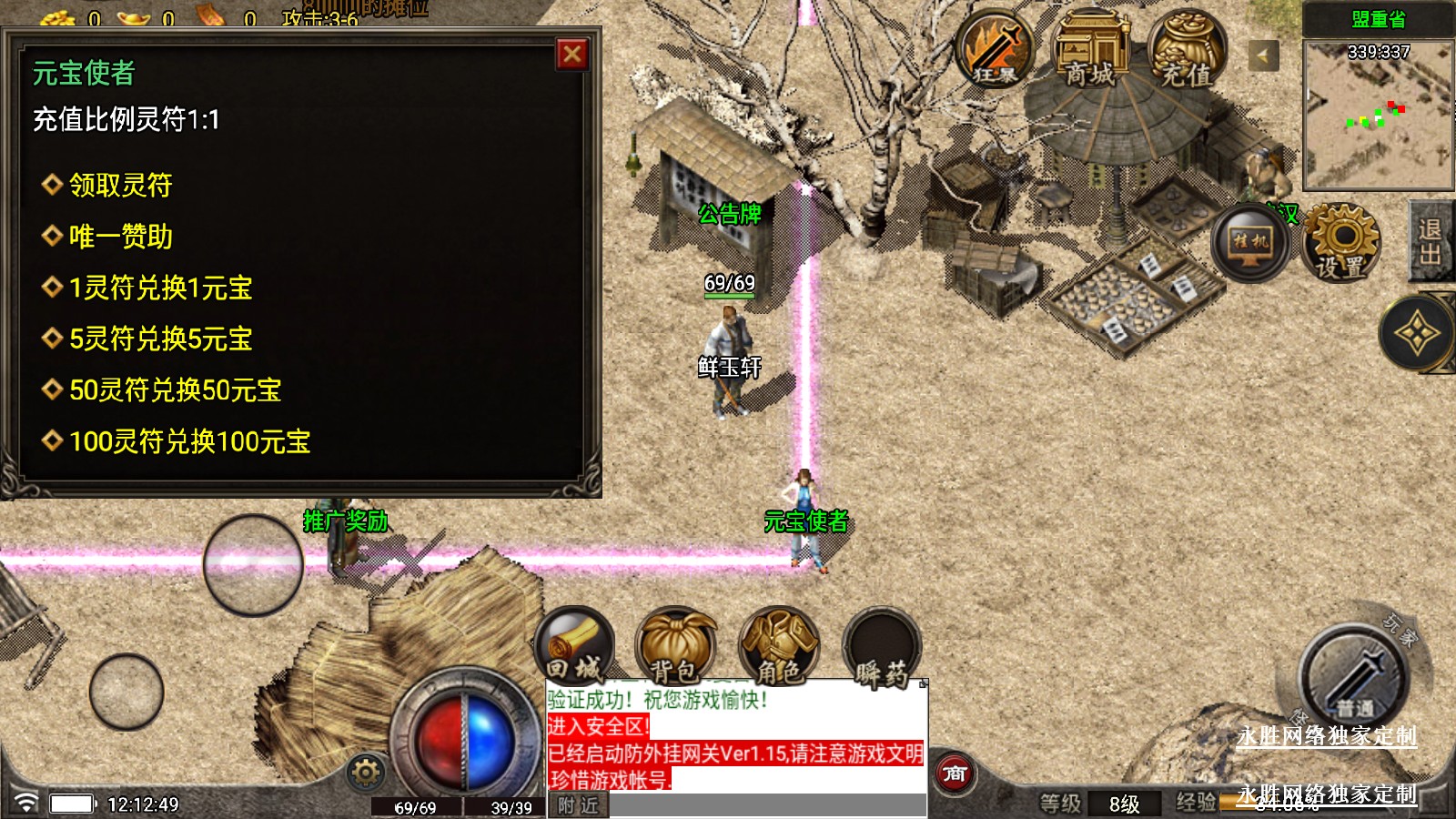Close the 元宝使者 dialog window
The width and height of the screenshot is (1456, 819).
(x=572, y=55)
